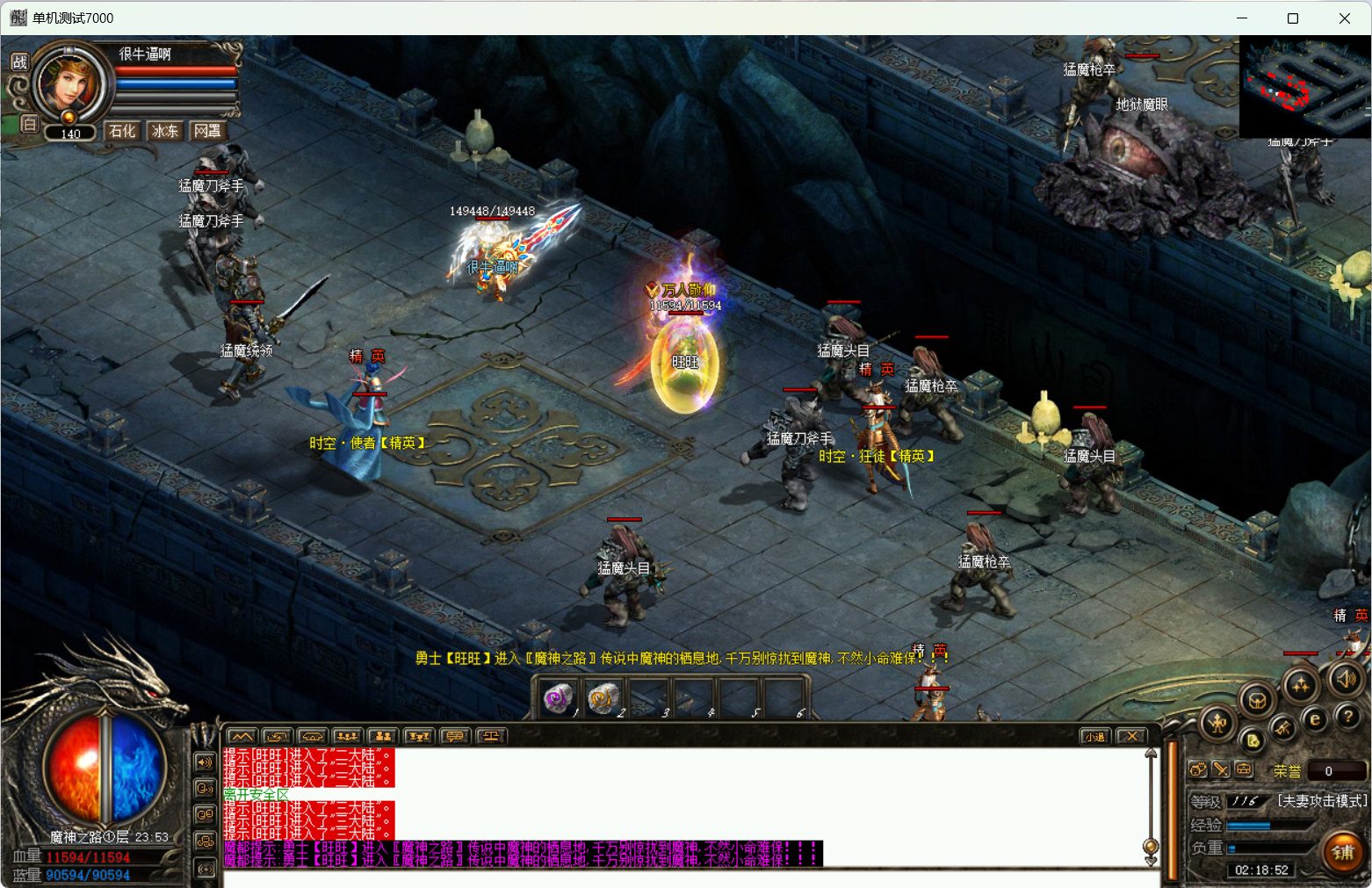Use the golden swirl stone in hotbar slot 2
The width and height of the screenshot is (1372, 888).
[x=603, y=699]
